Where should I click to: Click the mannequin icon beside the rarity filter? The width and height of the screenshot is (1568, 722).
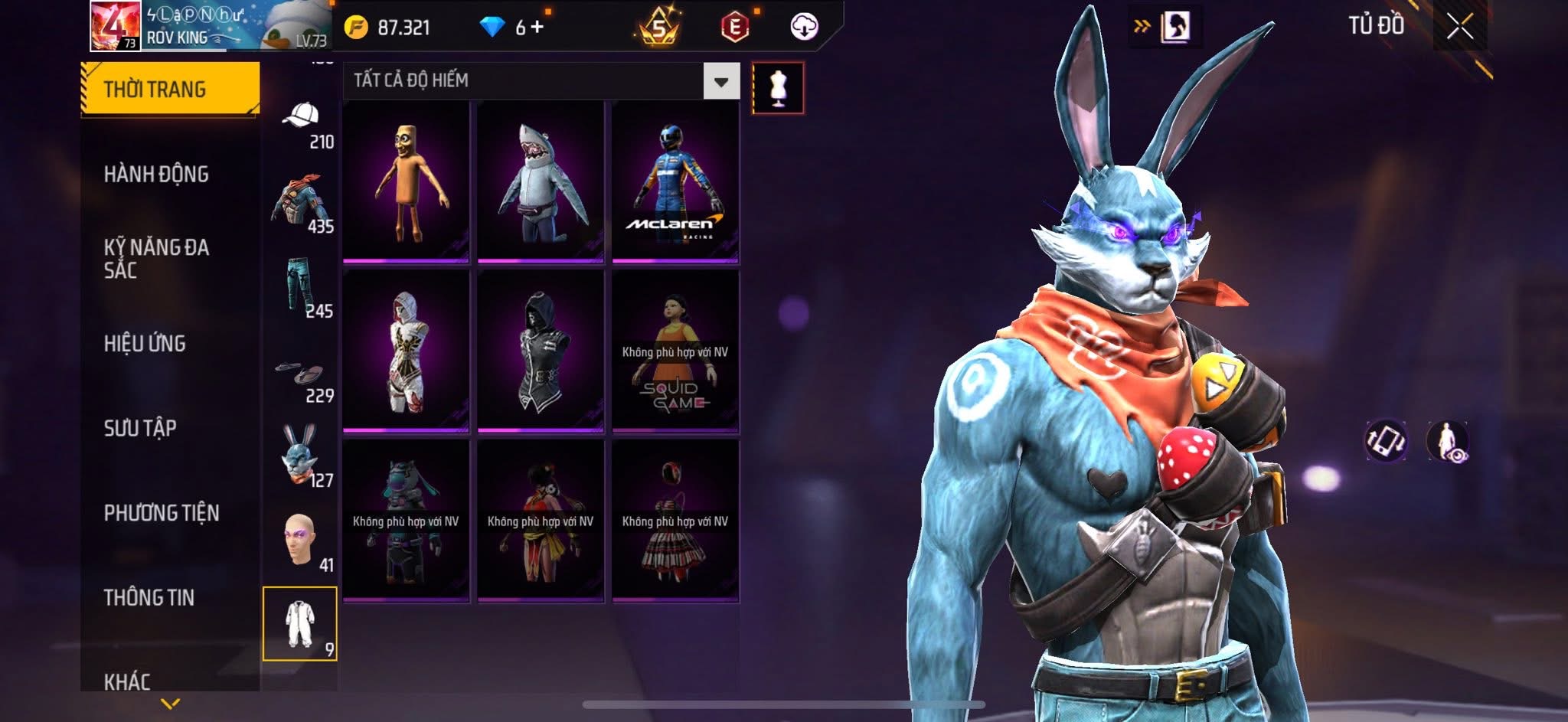pyautogui.click(x=778, y=89)
